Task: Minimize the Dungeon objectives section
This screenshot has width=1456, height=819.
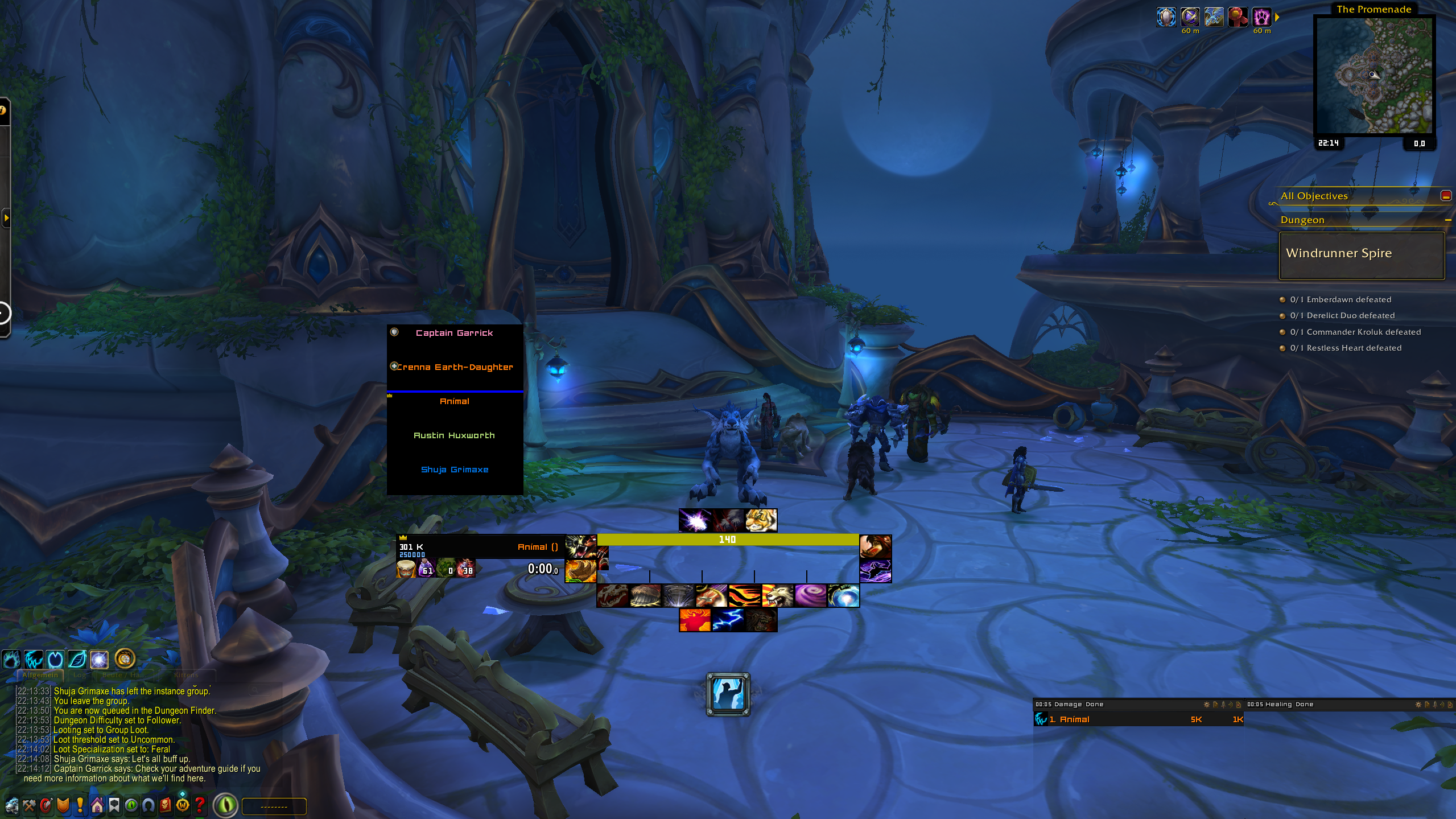Action: pos(1447,220)
